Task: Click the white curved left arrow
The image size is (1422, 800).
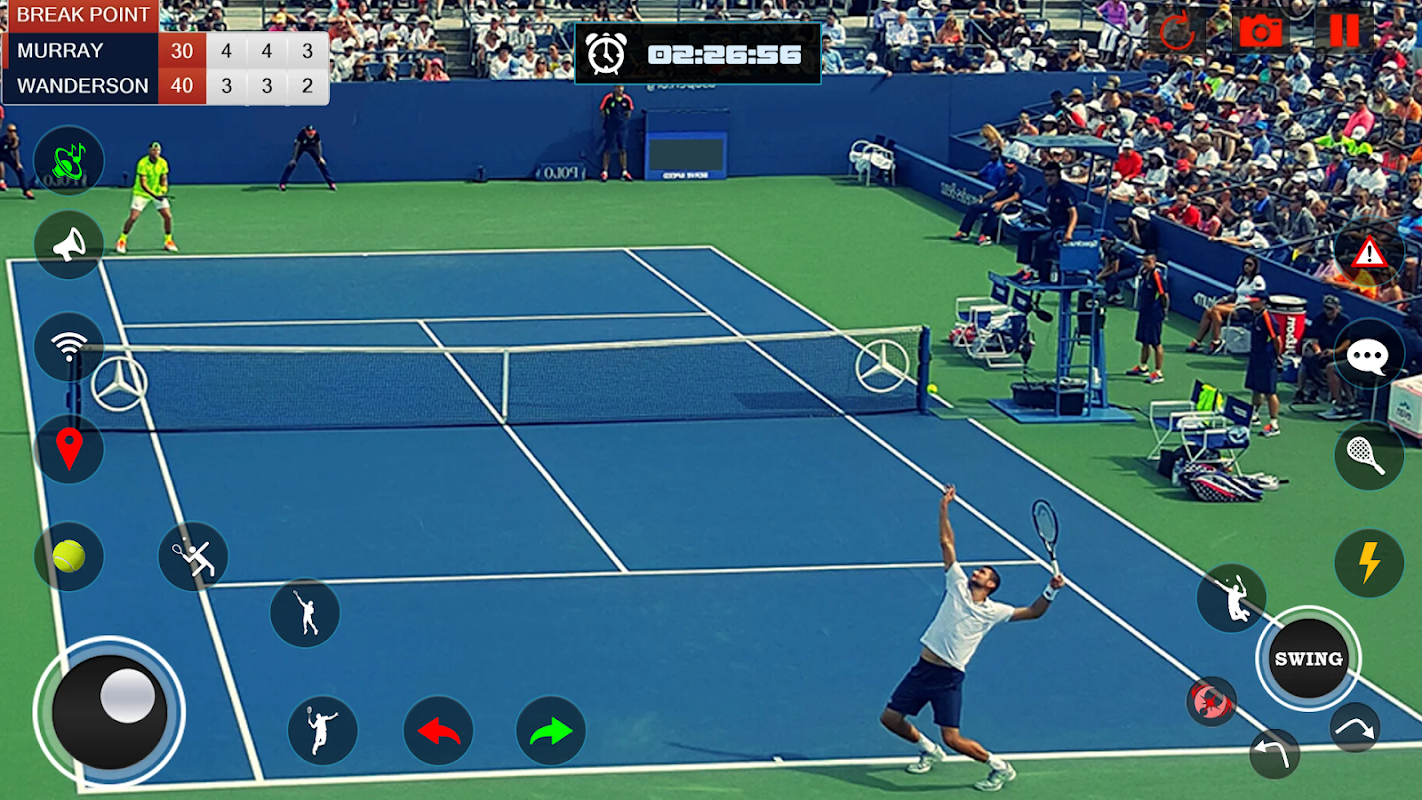Action: coord(1275,753)
